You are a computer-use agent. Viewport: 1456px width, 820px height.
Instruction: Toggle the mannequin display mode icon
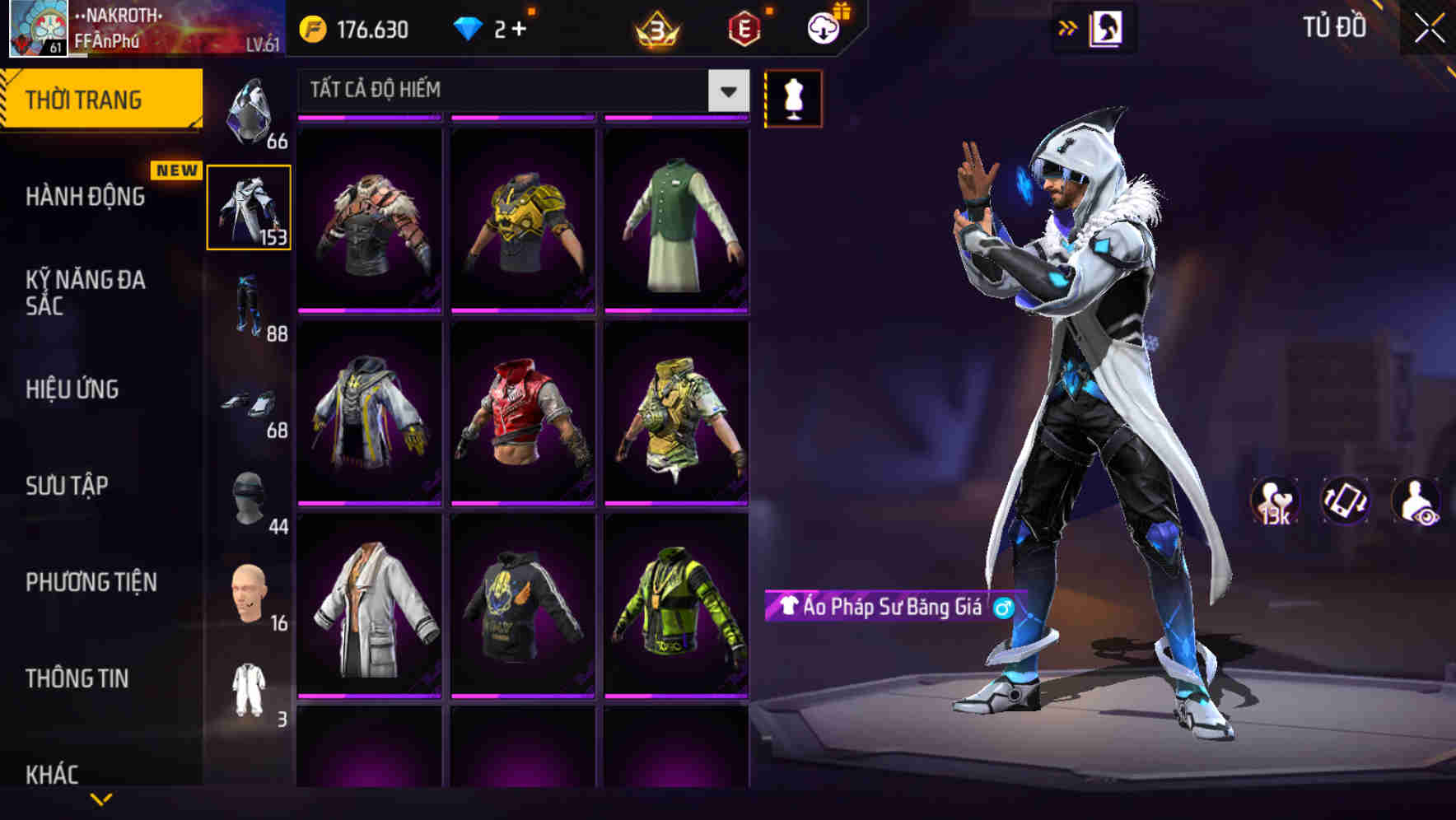click(x=793, y=97)
